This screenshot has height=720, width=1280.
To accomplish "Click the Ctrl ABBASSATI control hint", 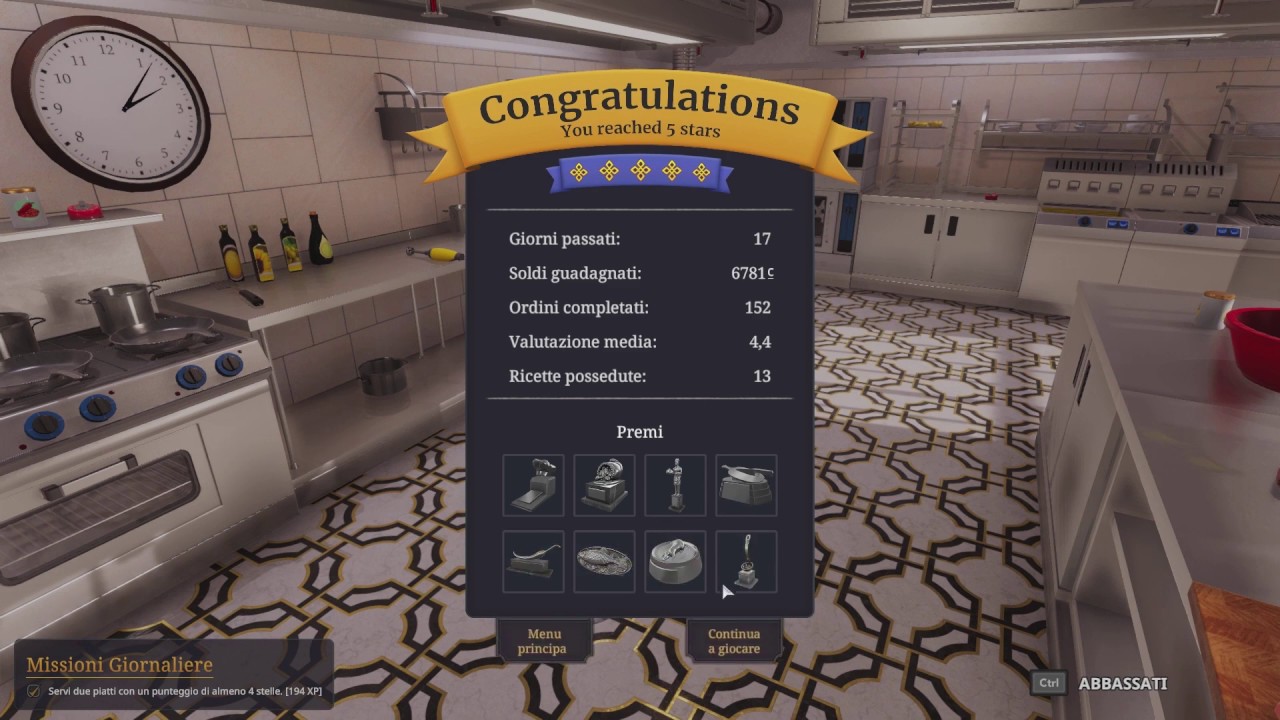I will coord(1105,684).
